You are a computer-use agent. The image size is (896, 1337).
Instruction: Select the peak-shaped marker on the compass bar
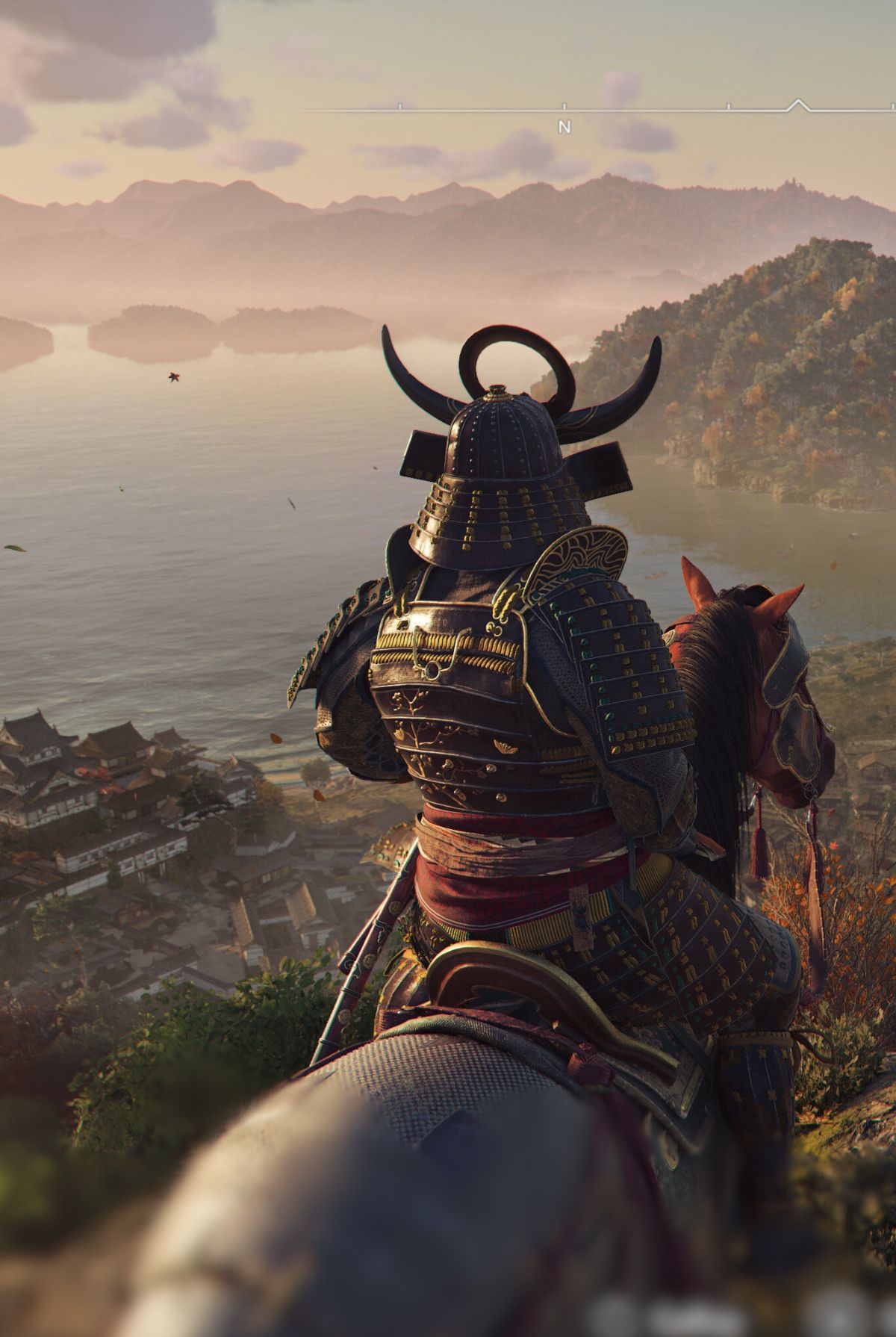(x=798, y=105)
